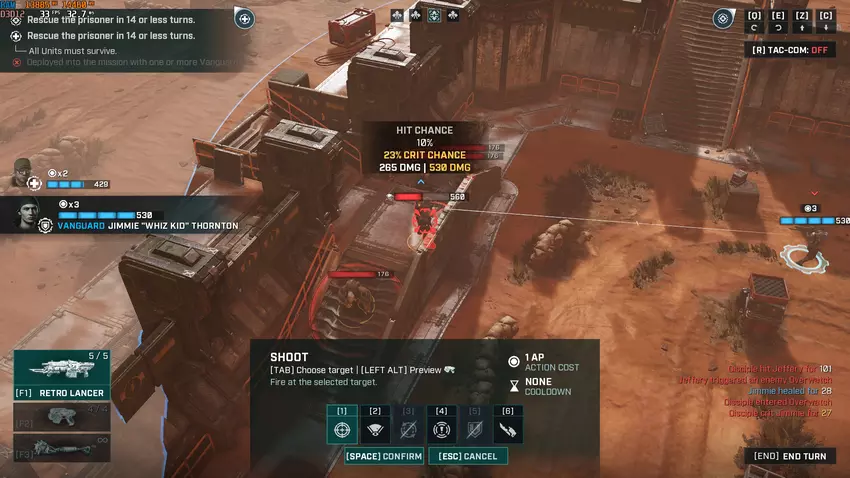This screenshot has height=478, width=850.
Task: Lower the camera elevation with down arrow
Action: (826, 21)
